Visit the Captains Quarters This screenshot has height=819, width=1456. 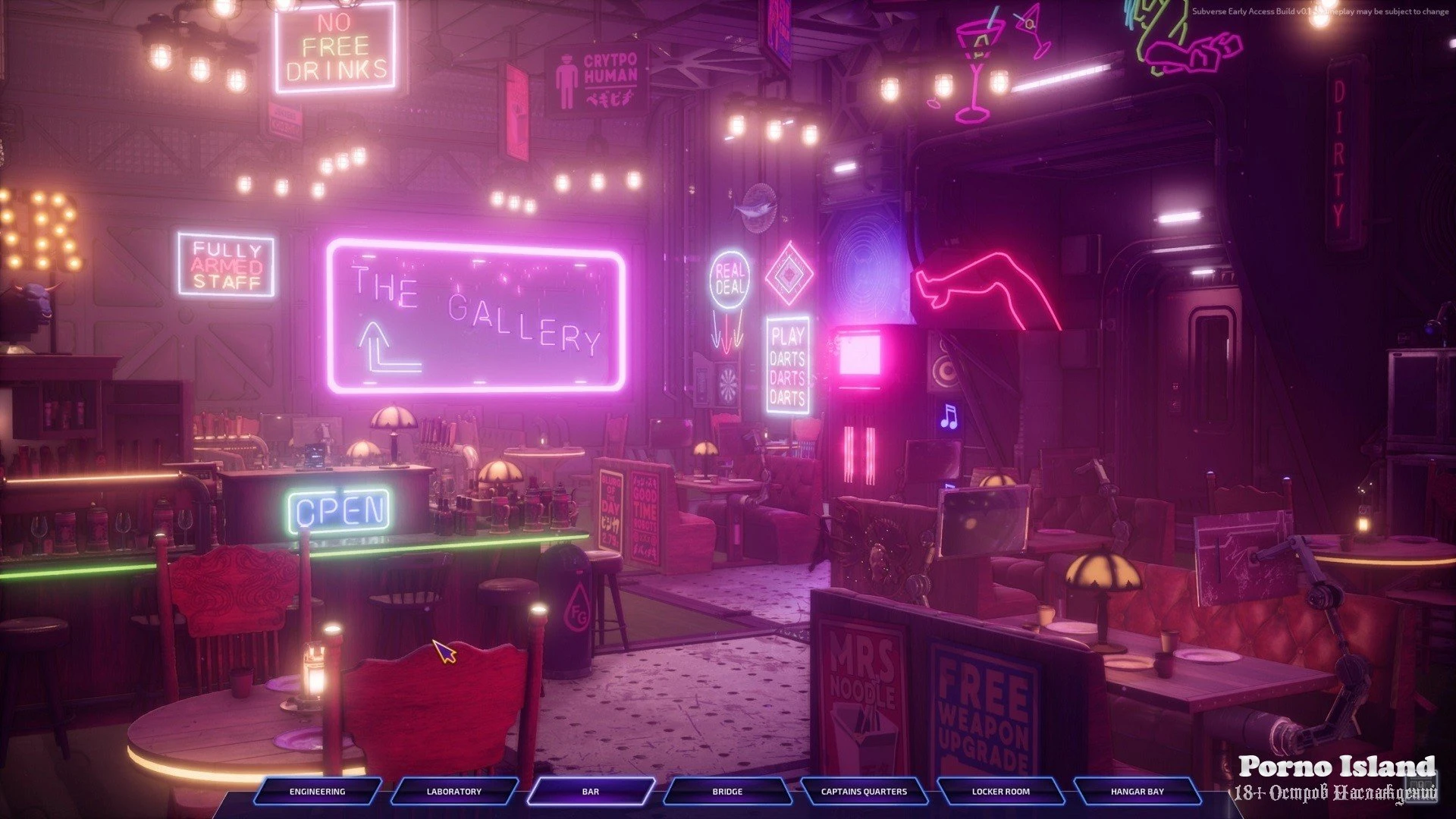point(864,791)
